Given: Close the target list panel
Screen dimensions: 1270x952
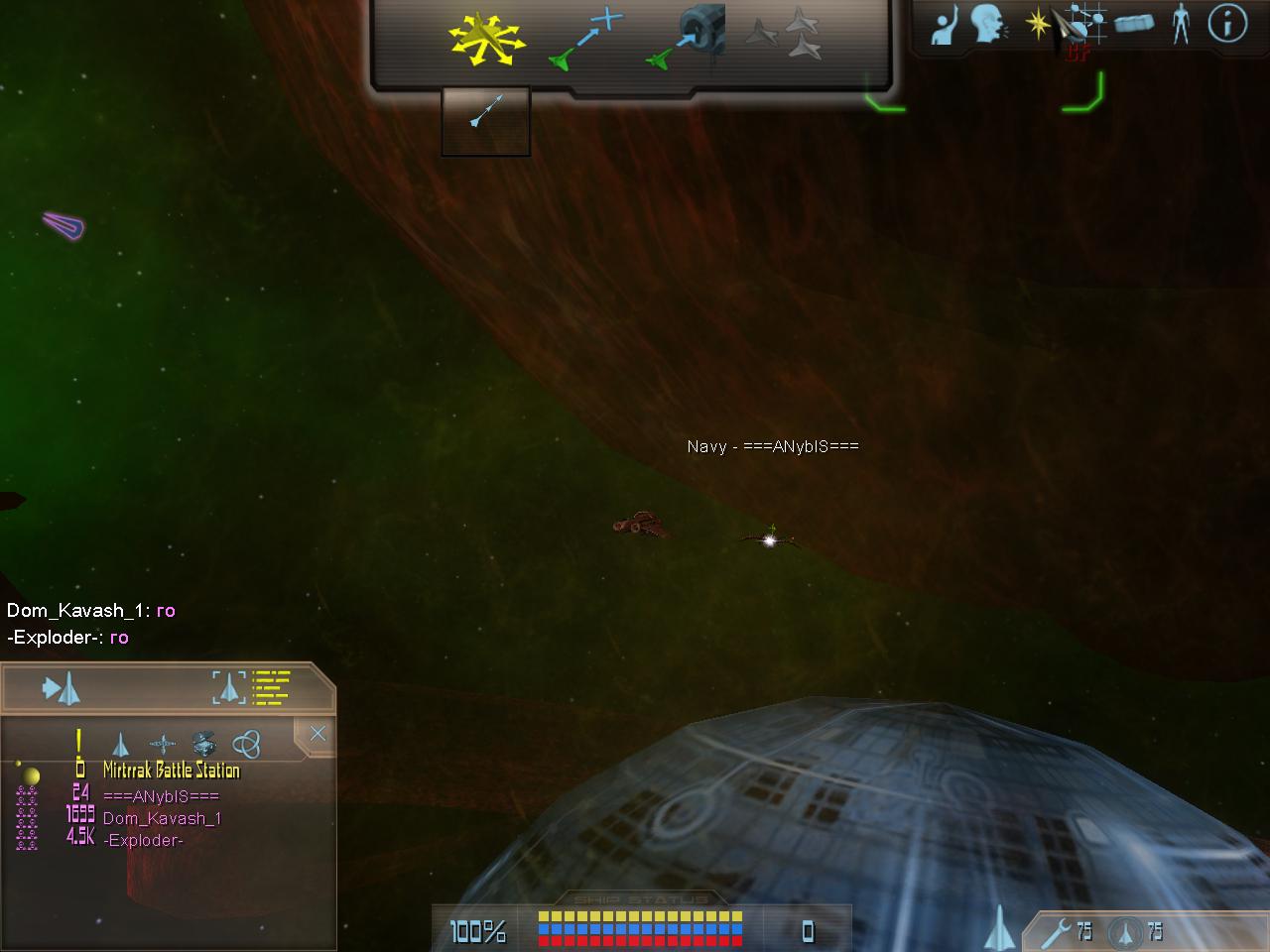Looking at the screenshot, I should 317,734.
